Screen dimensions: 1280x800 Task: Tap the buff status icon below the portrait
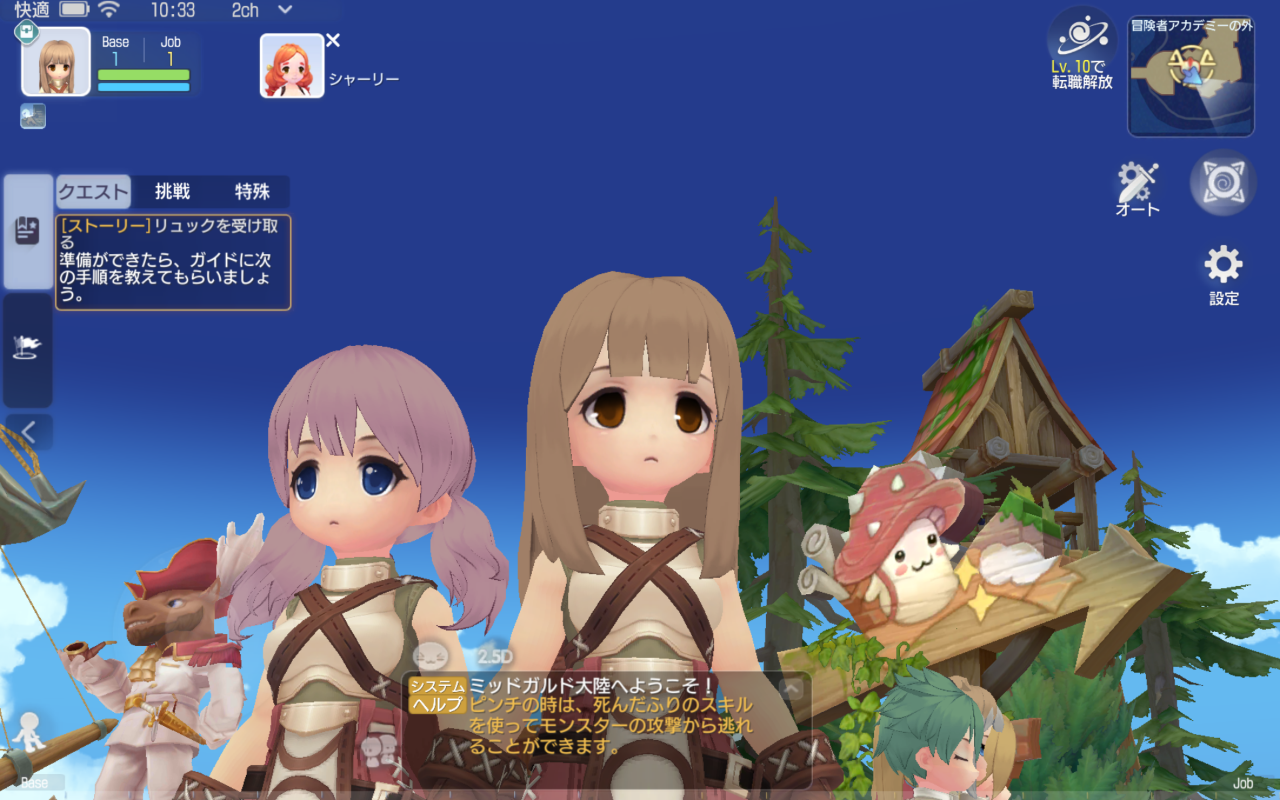click(x=33, y=116)
